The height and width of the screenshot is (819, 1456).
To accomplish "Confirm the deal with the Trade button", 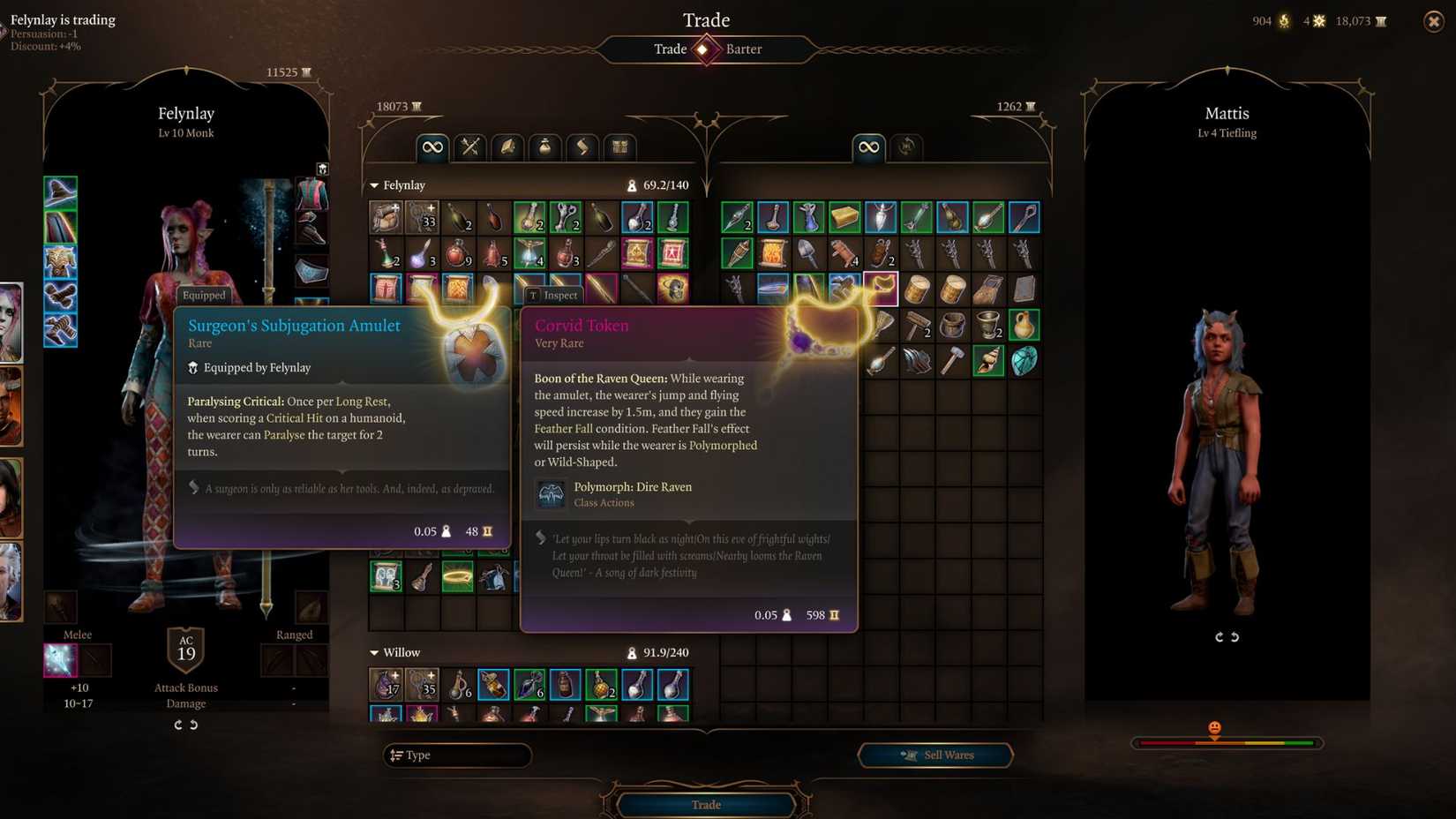I will pos(705,804).
